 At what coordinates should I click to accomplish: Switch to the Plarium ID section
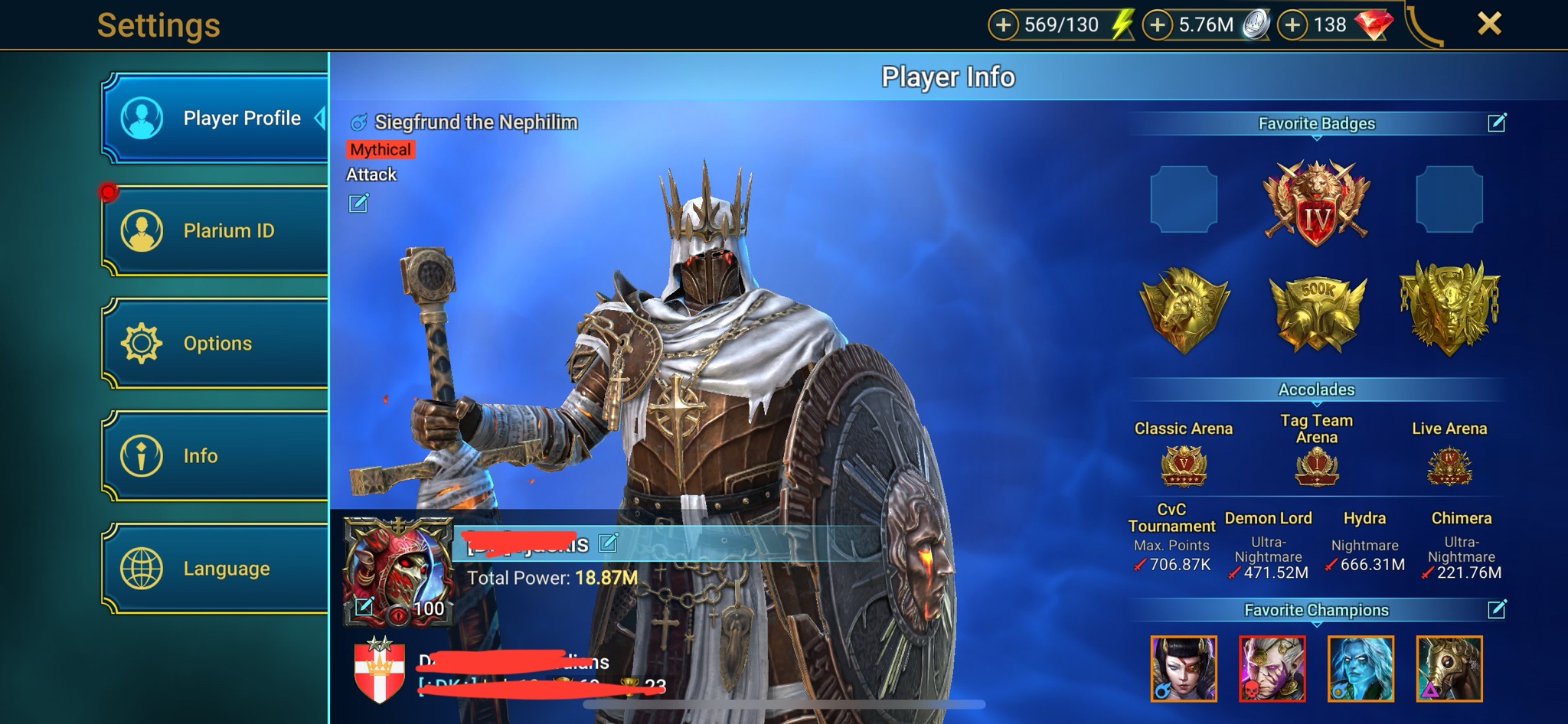pos(214,230)
